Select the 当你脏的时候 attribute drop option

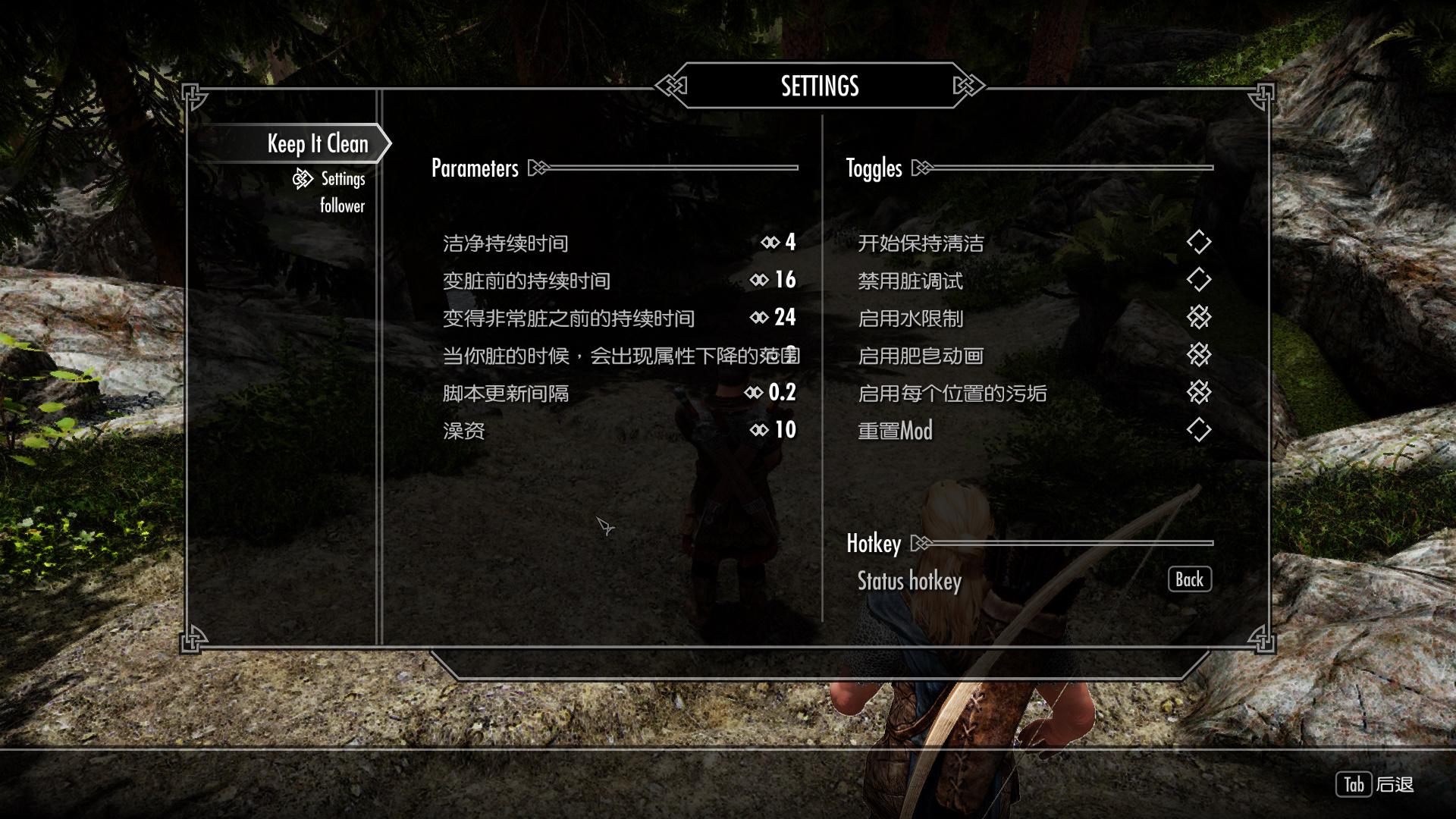(x=620, y=356)
